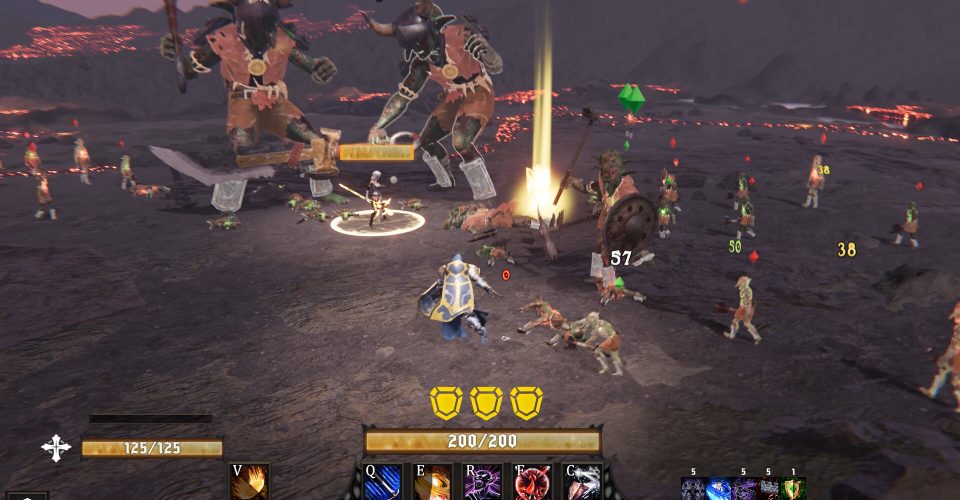Activate the flaming wing ability marked V
The image size is (960, 500).
(249, 482)
